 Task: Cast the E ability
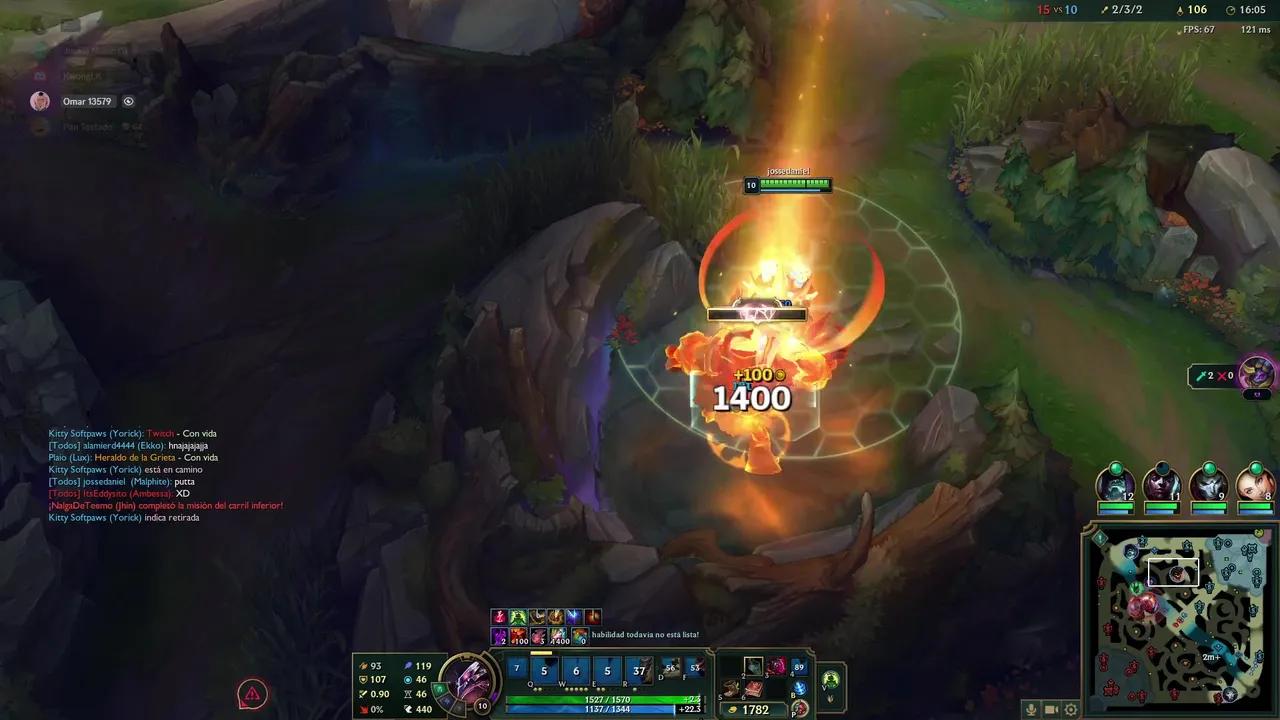pyautogui.click(x=608, y=670)
